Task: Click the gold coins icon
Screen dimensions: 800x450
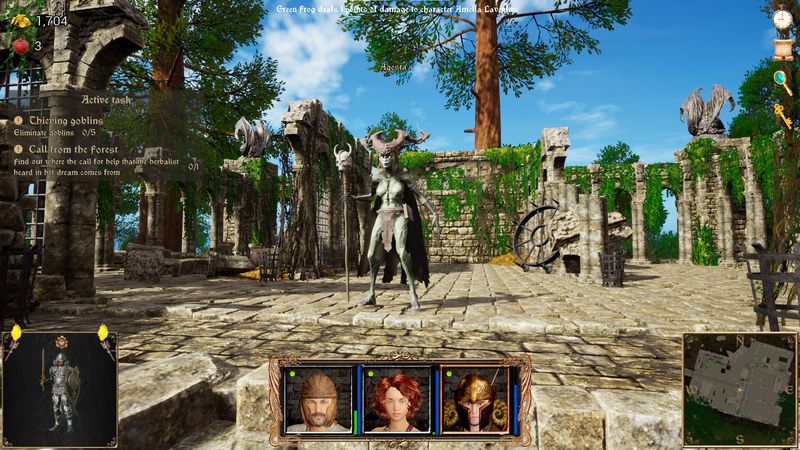Action: (20, 19)
